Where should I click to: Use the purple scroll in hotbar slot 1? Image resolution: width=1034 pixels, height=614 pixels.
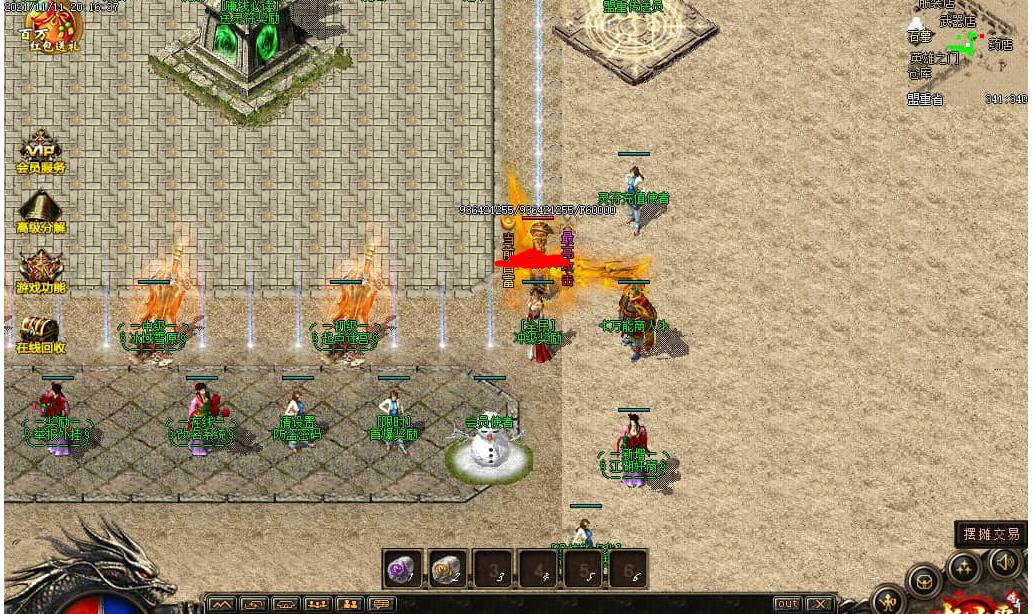pyautogui.click(x=404, y=568)
